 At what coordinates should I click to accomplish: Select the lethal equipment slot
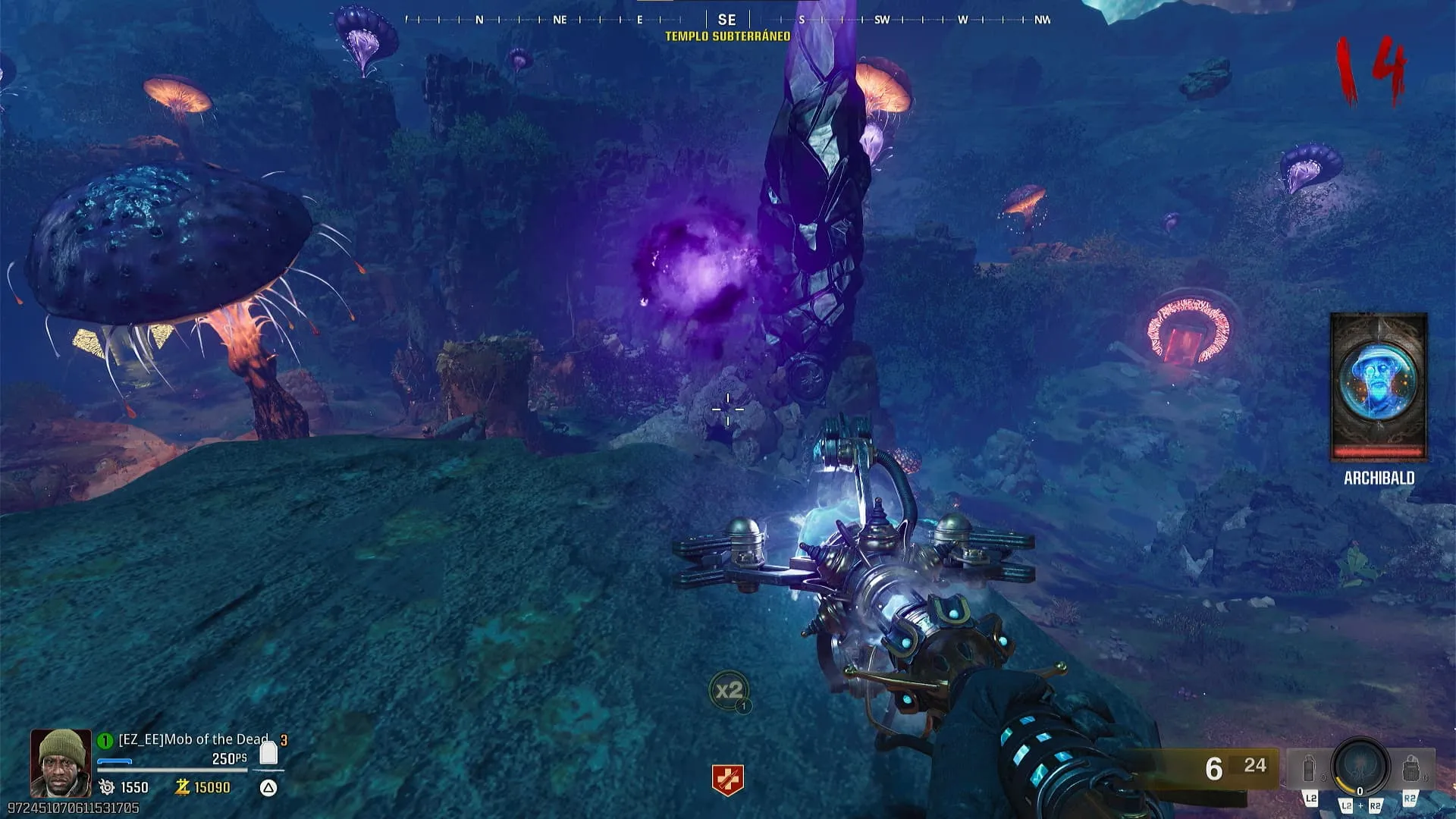pos(1410,769)
